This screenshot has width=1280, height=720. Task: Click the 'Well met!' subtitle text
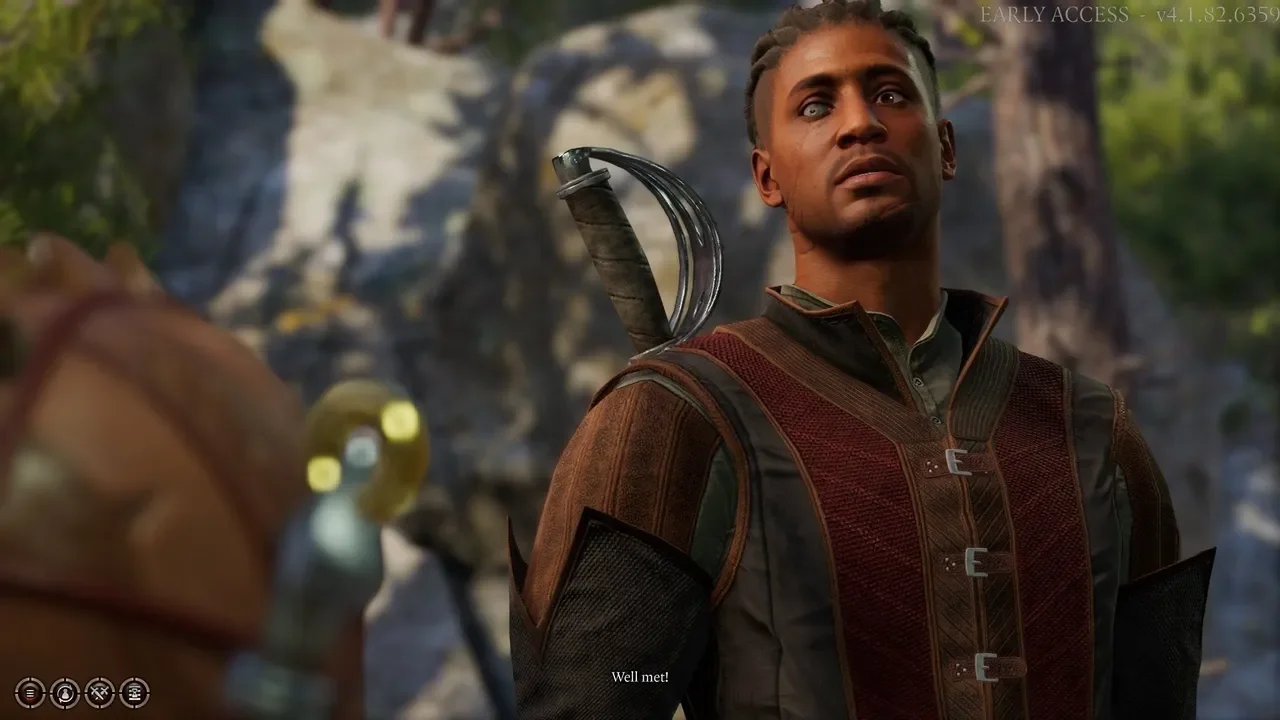(639, 677)
